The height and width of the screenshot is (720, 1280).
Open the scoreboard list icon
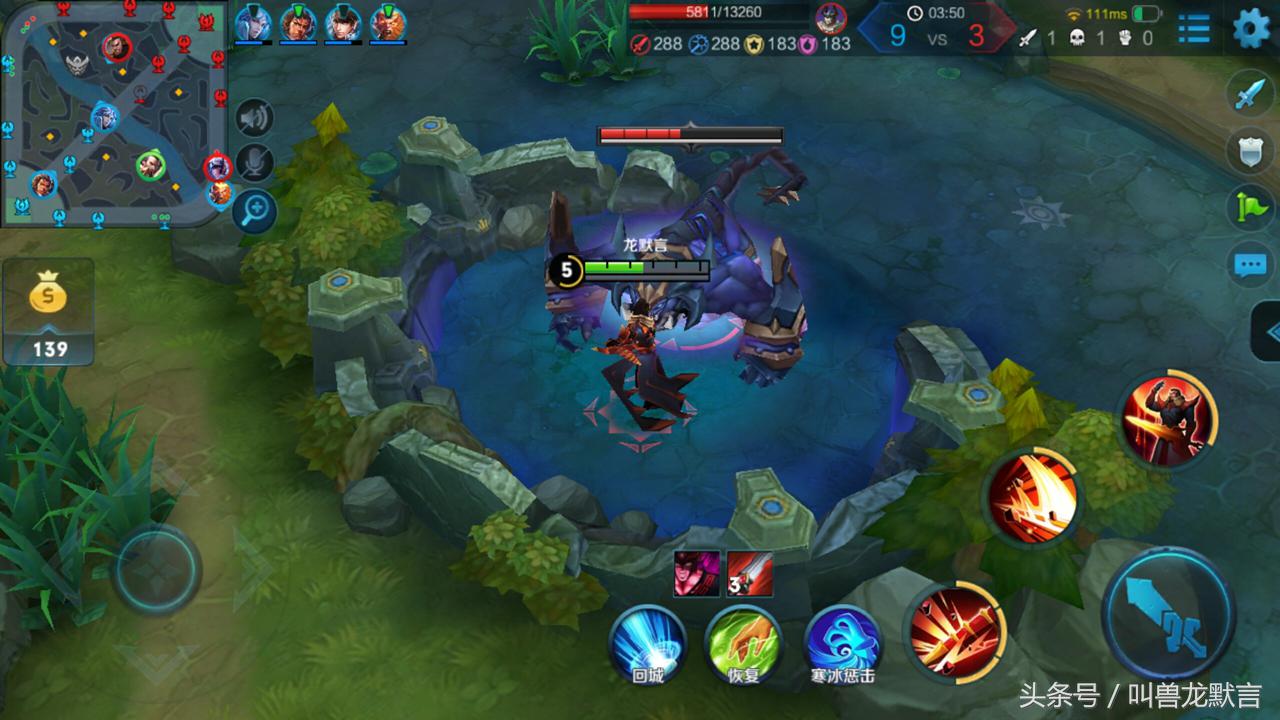1193,28
